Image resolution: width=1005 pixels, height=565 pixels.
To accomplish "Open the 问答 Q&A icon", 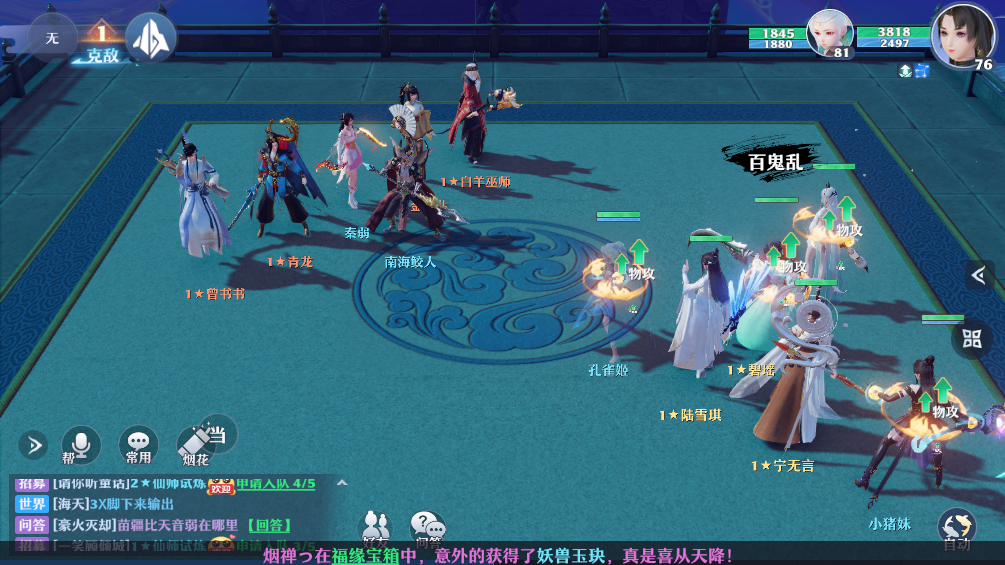I will pos(428,527).
